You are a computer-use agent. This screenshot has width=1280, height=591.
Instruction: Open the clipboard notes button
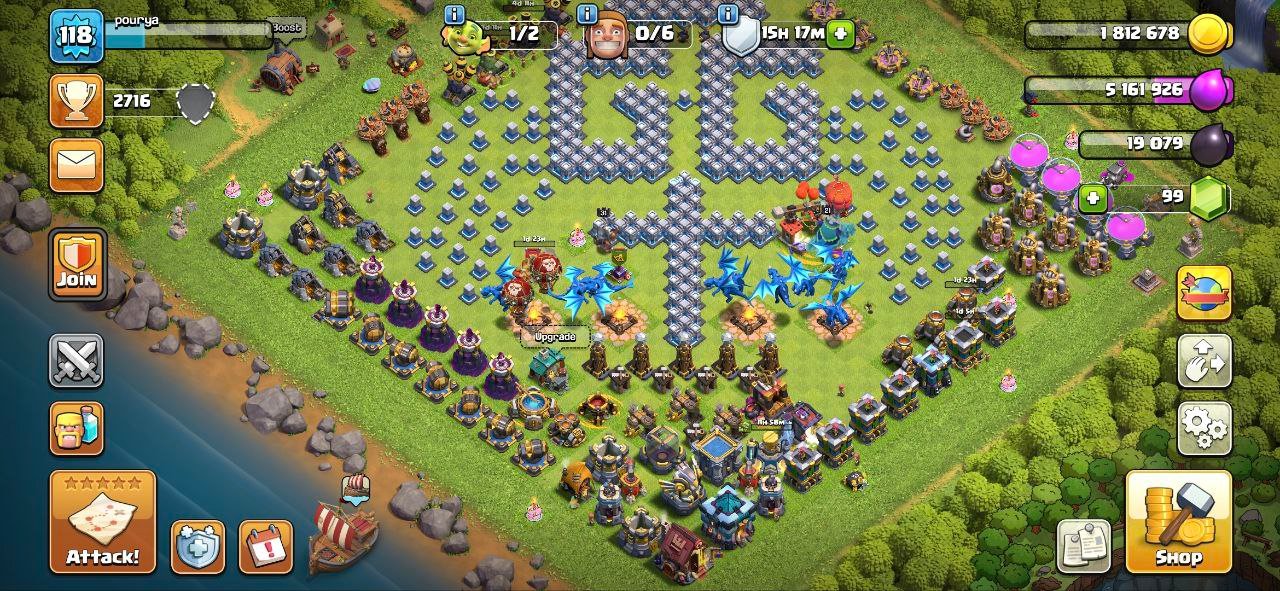(1085, 546)
